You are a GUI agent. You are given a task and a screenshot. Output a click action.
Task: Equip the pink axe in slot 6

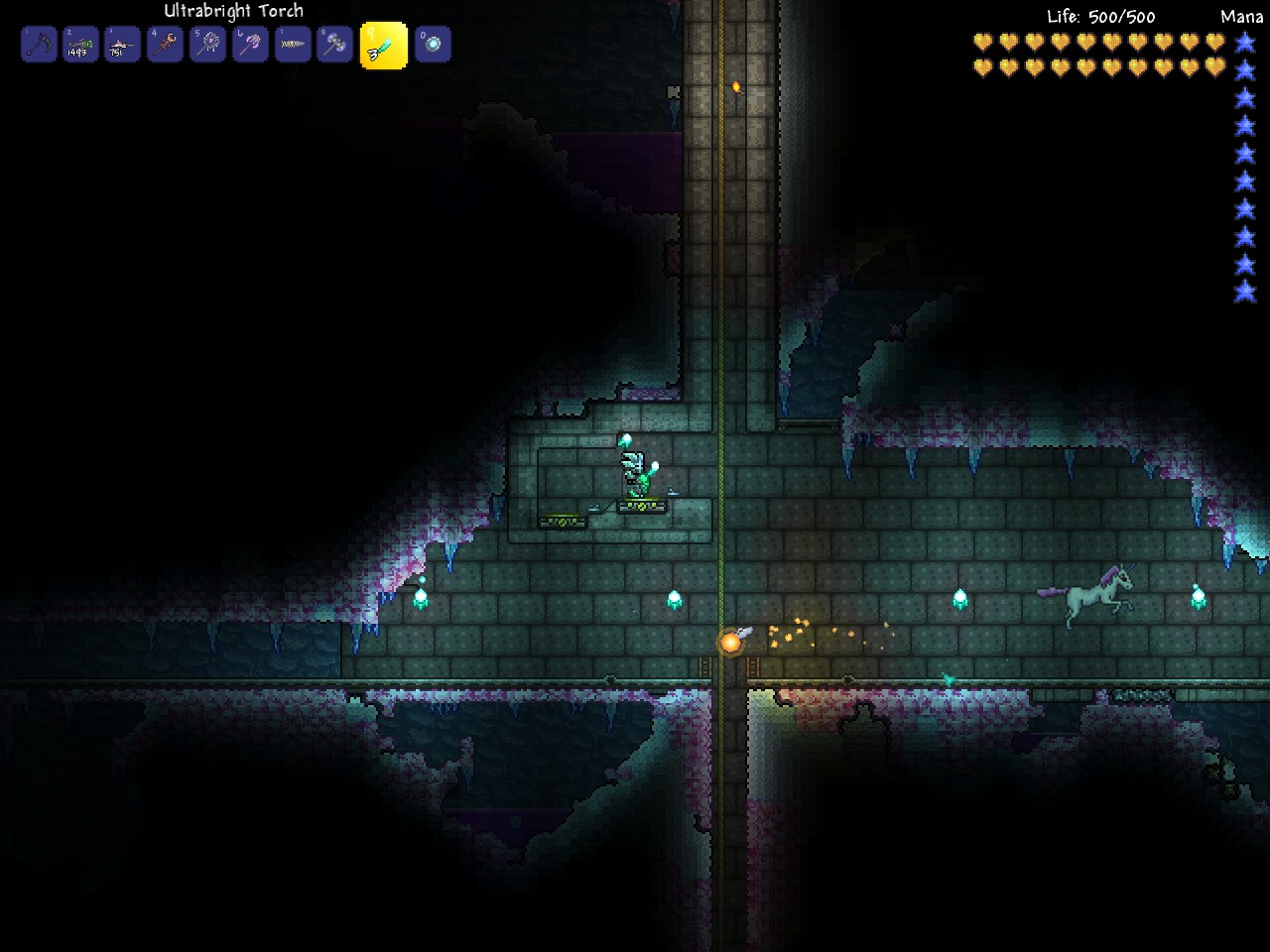pyautogui.click(x=250, y=45)
